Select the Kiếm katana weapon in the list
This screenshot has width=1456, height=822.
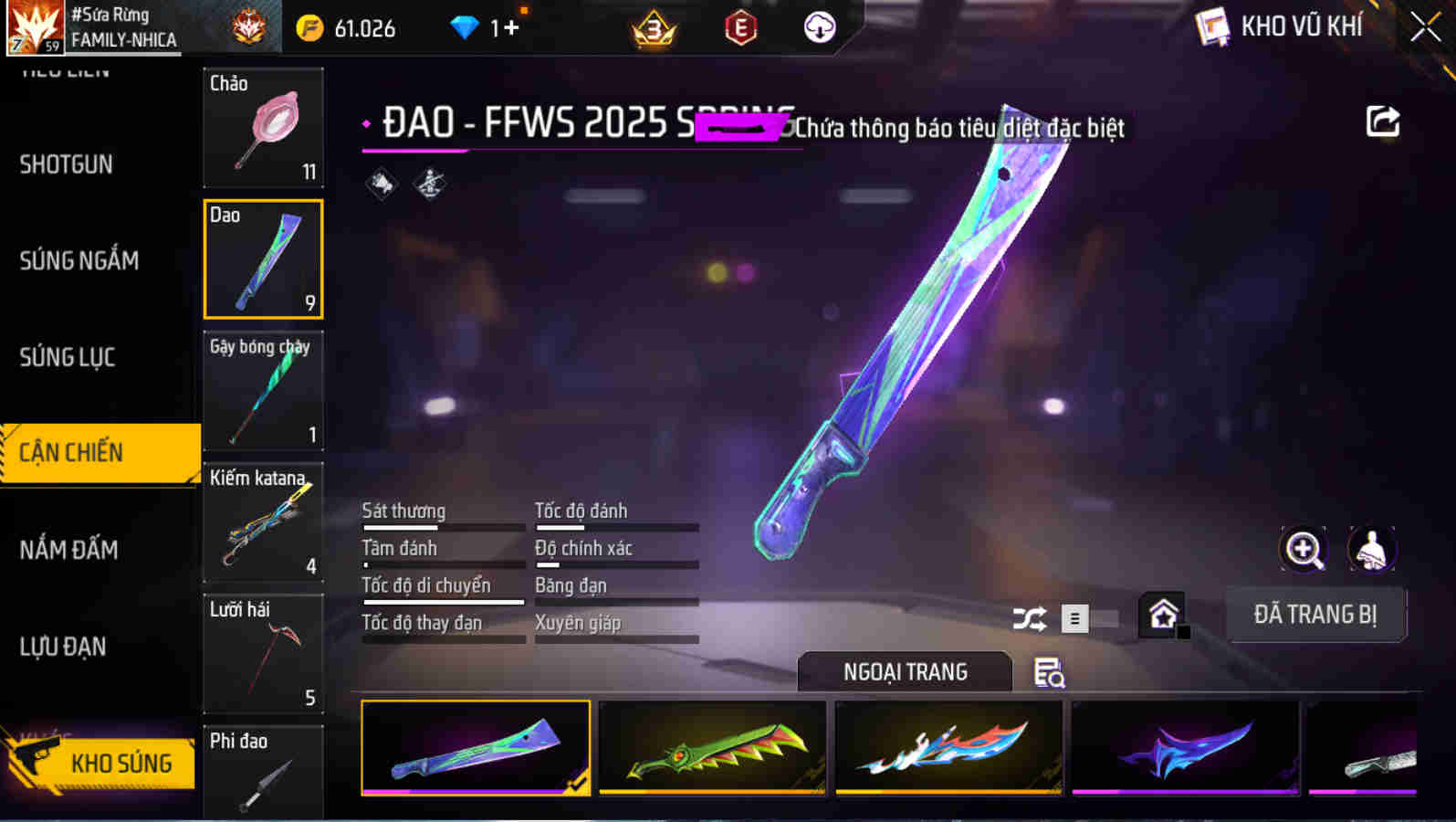tap(263, 522)
